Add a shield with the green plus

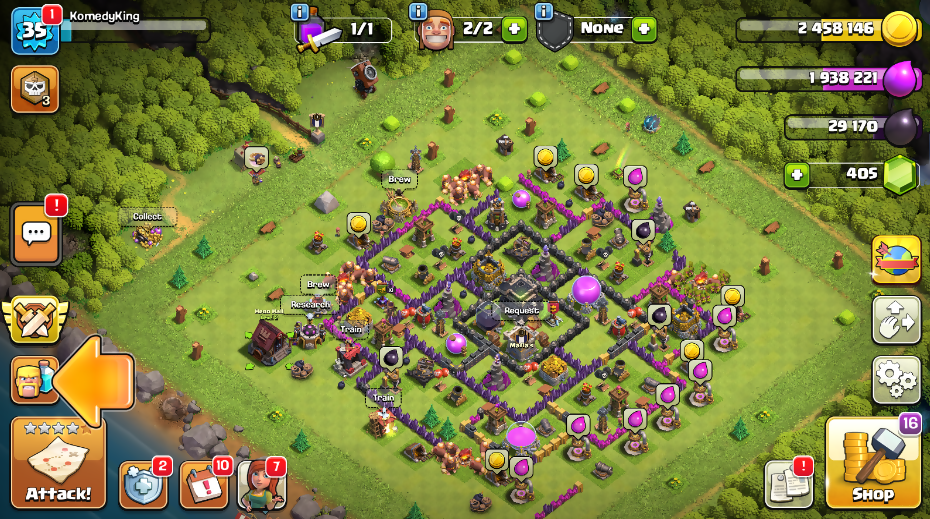coord(644,29)
